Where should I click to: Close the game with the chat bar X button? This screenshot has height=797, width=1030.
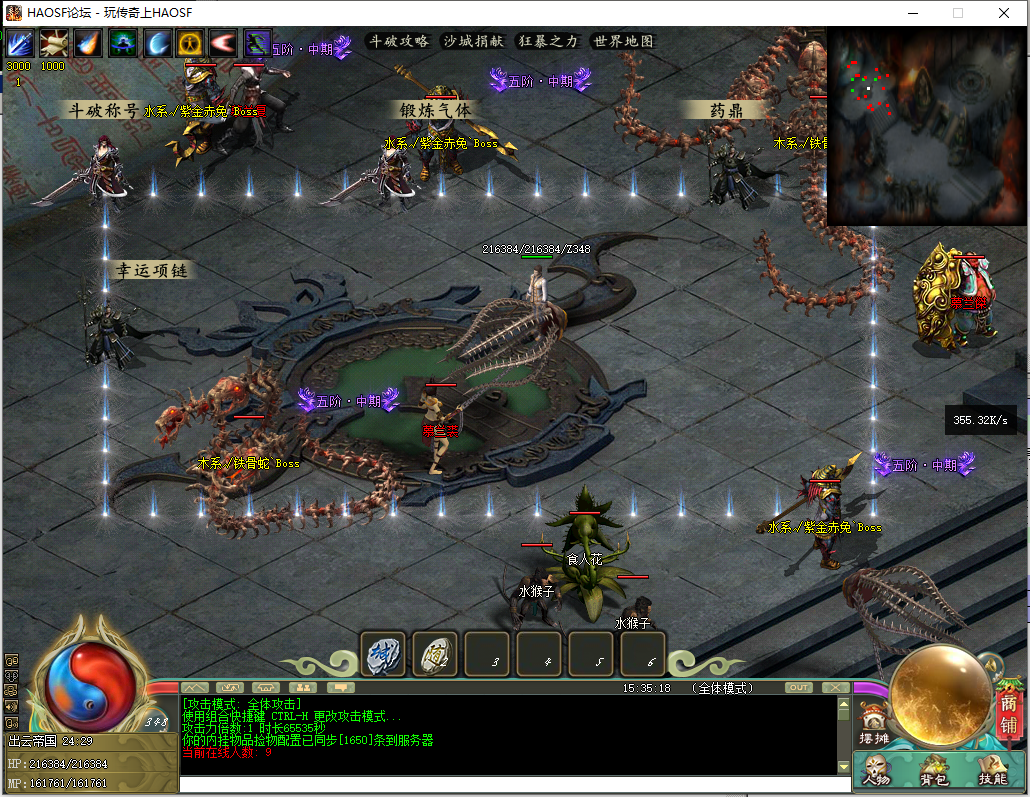pos(835,688)
